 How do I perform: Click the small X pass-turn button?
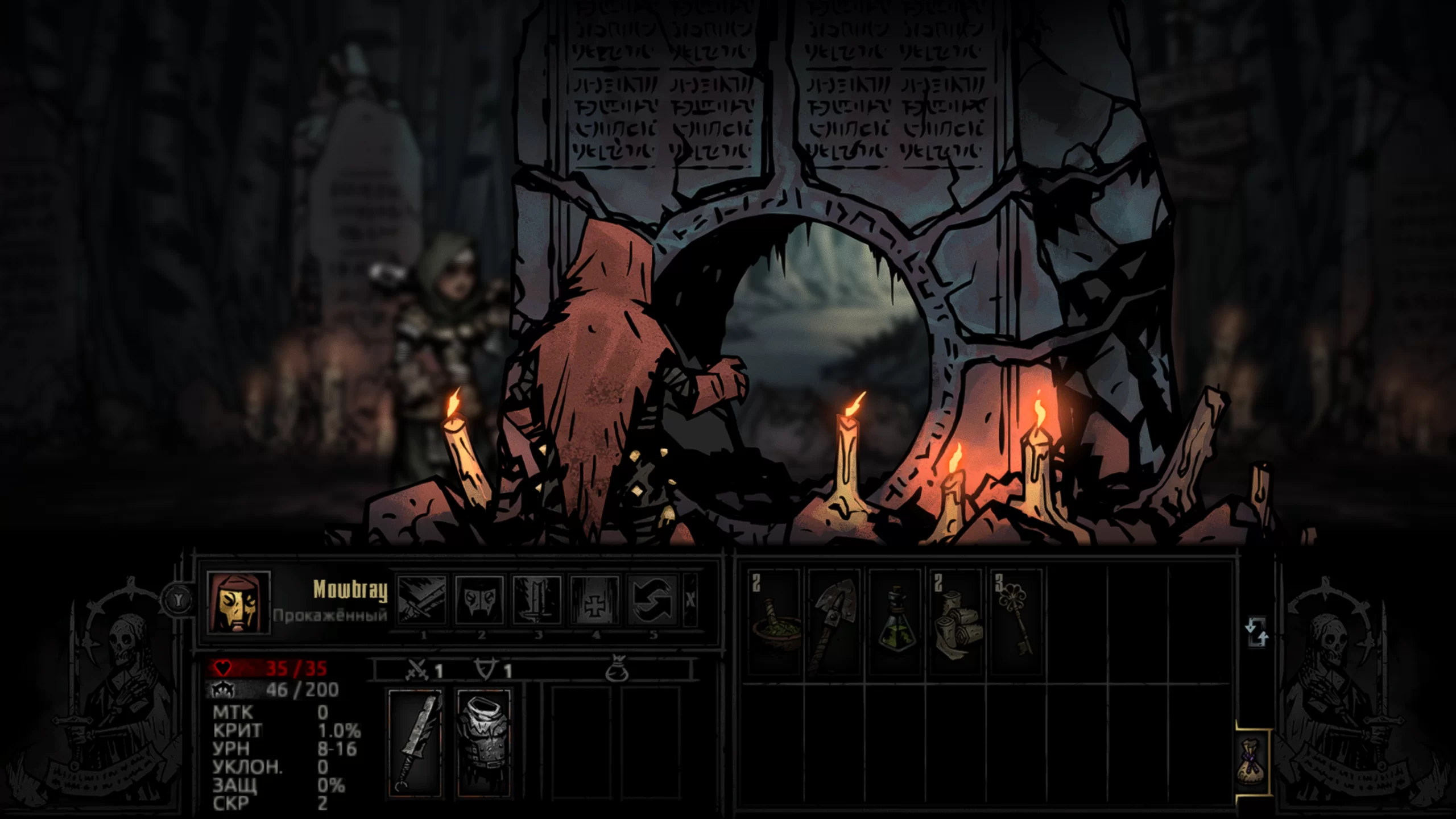(x=690, y=601)
